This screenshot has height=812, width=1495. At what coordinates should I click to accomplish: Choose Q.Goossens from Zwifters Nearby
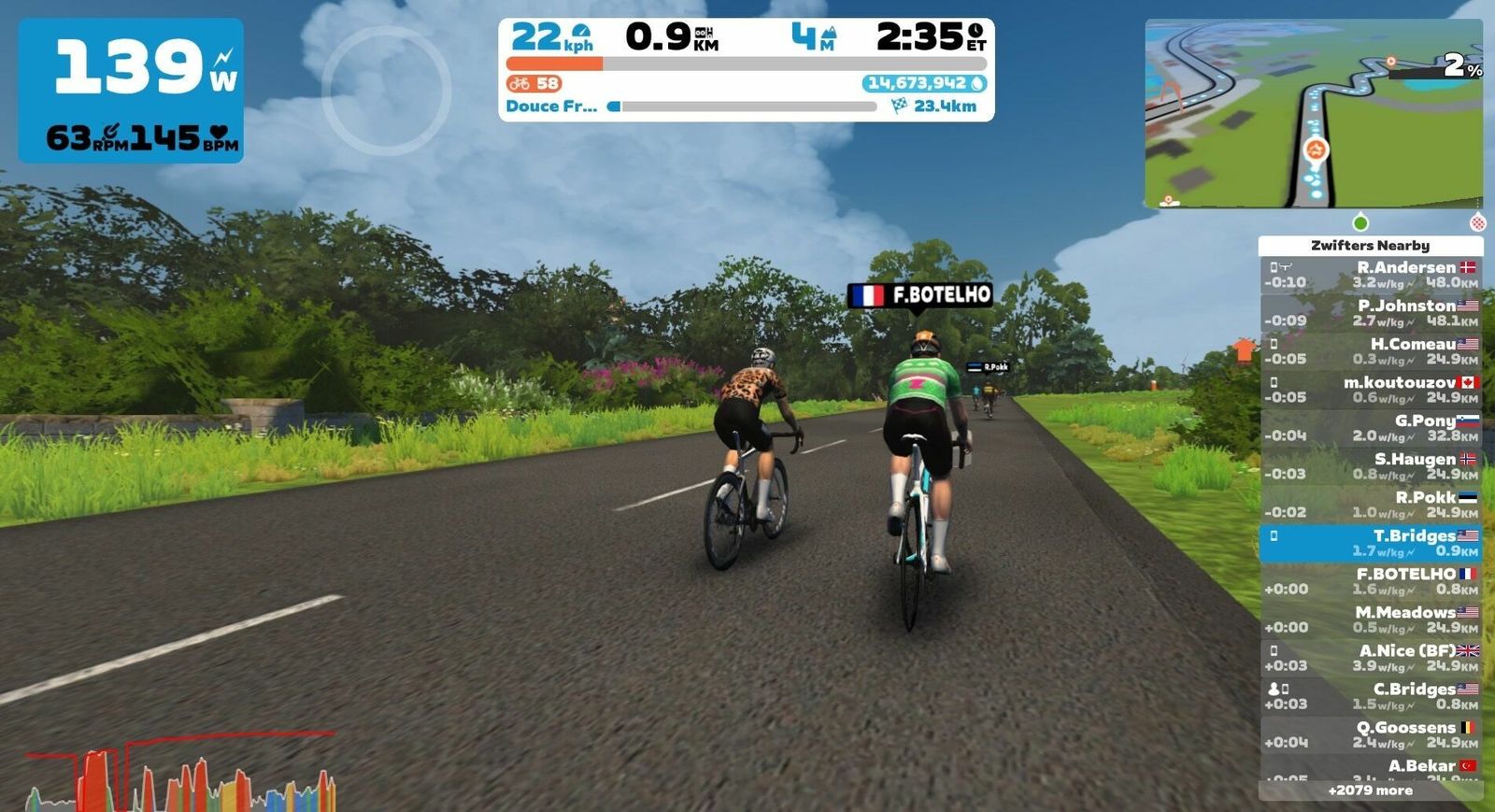(x=1370, y=734)
